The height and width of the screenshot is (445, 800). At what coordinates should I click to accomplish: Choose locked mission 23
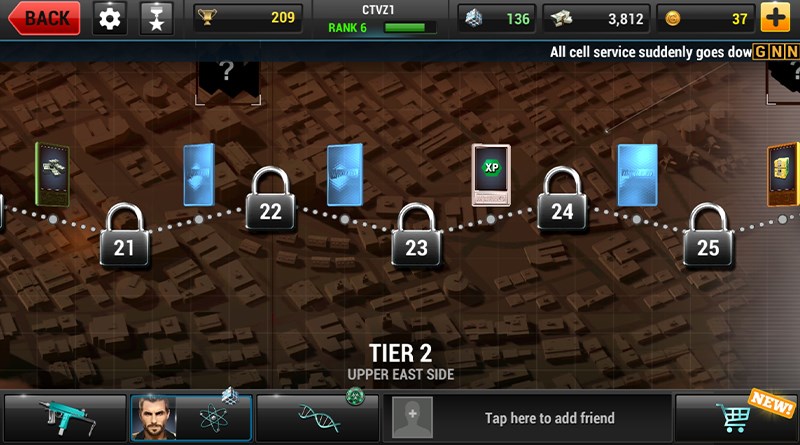pos(416,237)
